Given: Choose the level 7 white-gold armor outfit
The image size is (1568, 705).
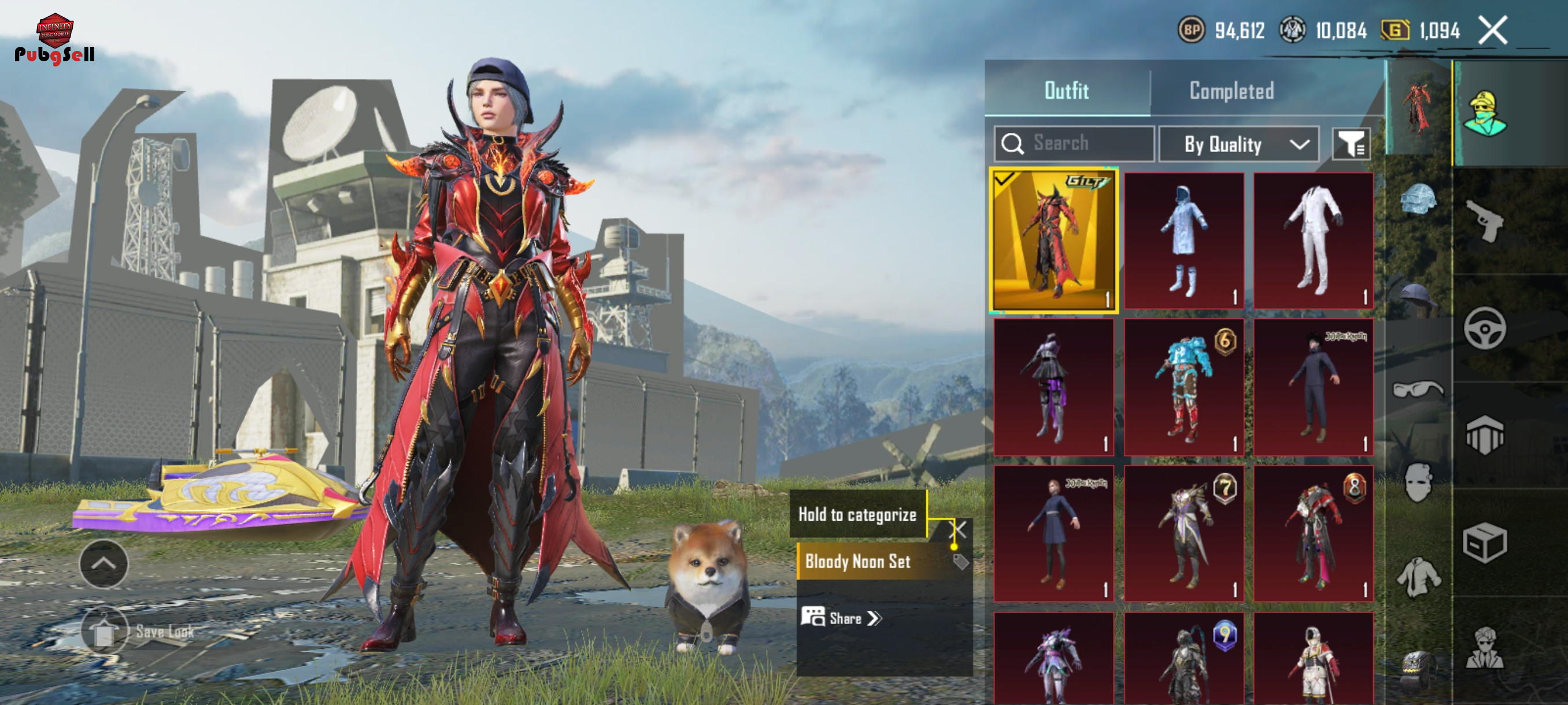Looking at the screenshot, I should pos(1184,533).
